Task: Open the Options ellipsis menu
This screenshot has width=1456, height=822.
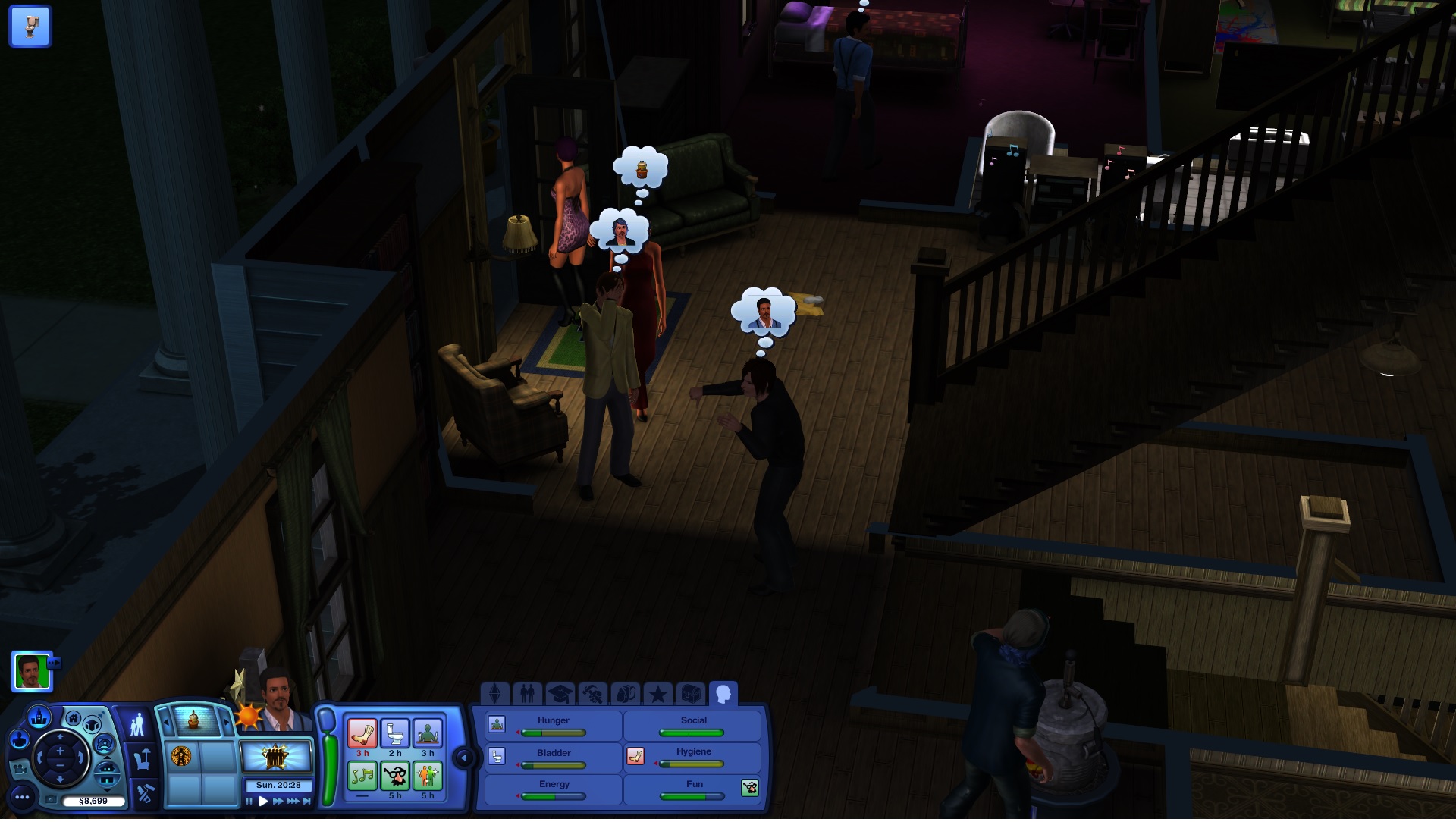Action: (22, 798)
